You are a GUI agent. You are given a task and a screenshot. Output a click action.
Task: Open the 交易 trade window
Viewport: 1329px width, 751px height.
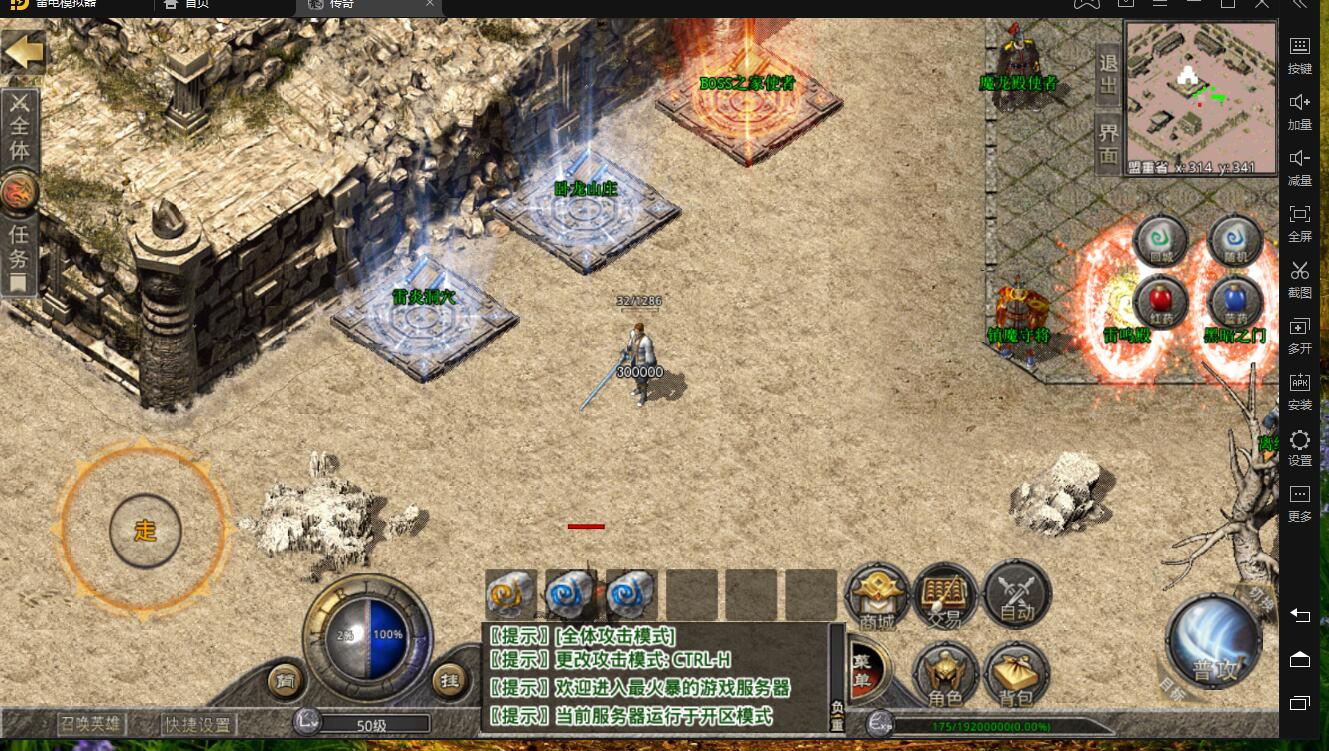946,598
